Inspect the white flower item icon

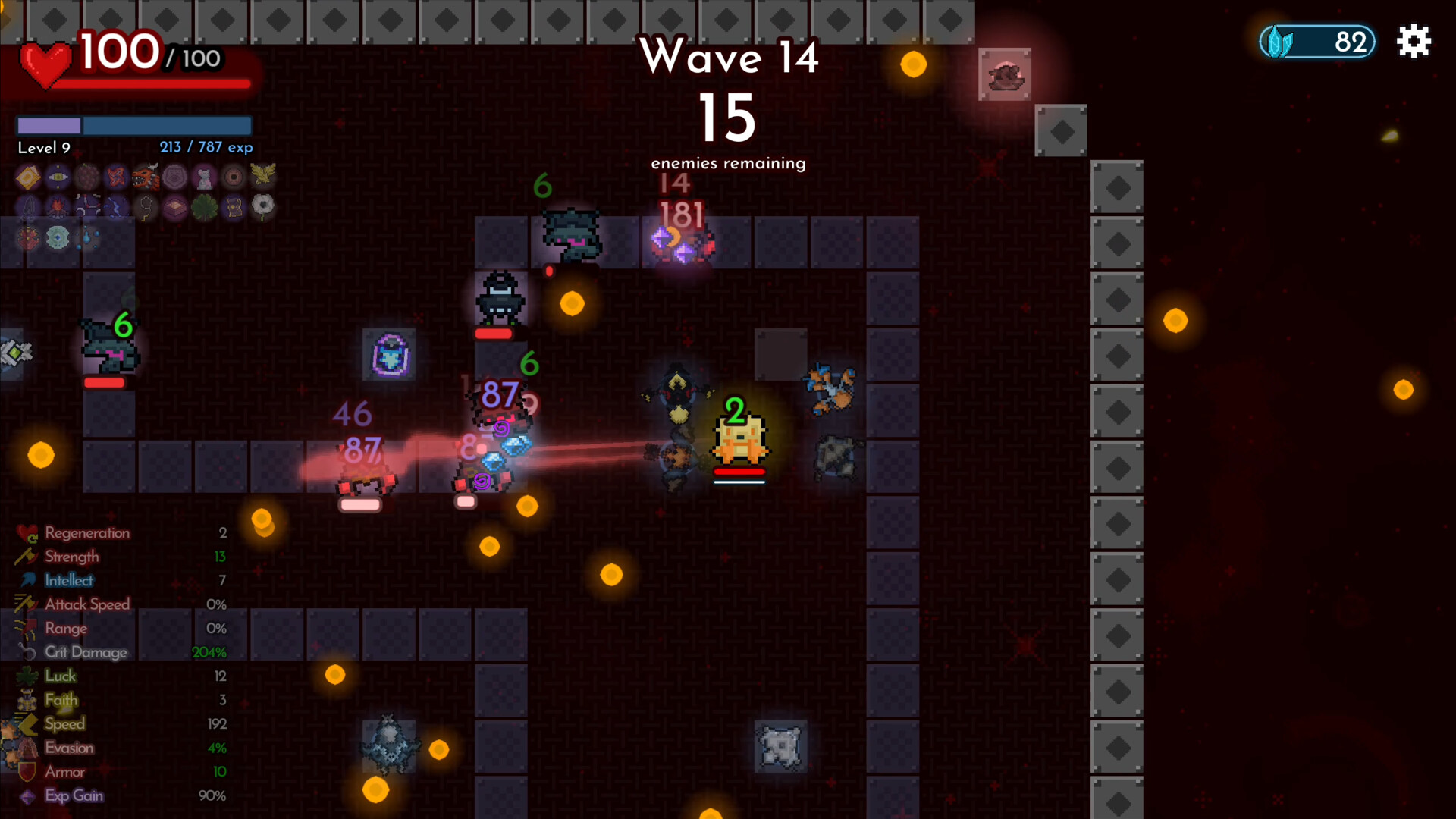pyautogui.click(x=263, y=206)
